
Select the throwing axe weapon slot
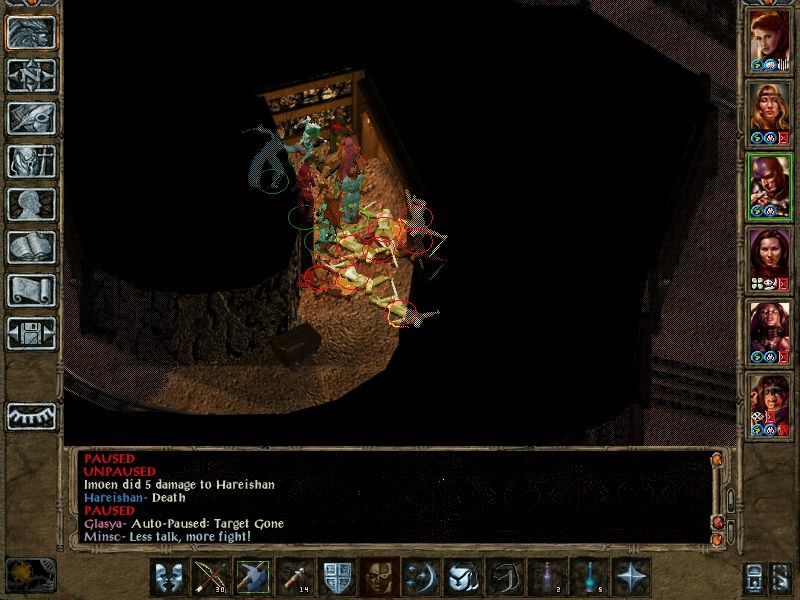point(252,577)
